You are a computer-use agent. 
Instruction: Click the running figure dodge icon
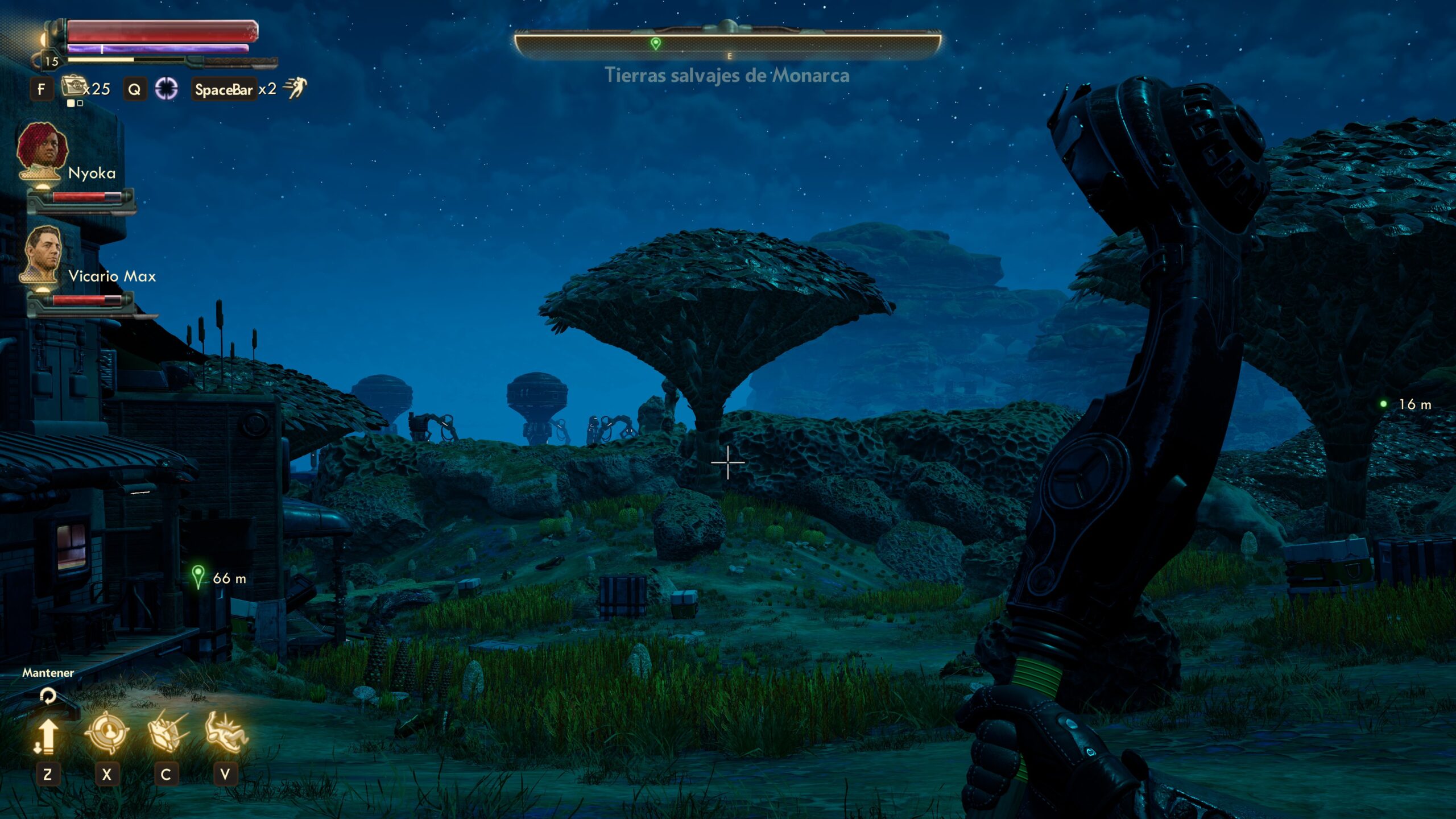tap(295, 88)
